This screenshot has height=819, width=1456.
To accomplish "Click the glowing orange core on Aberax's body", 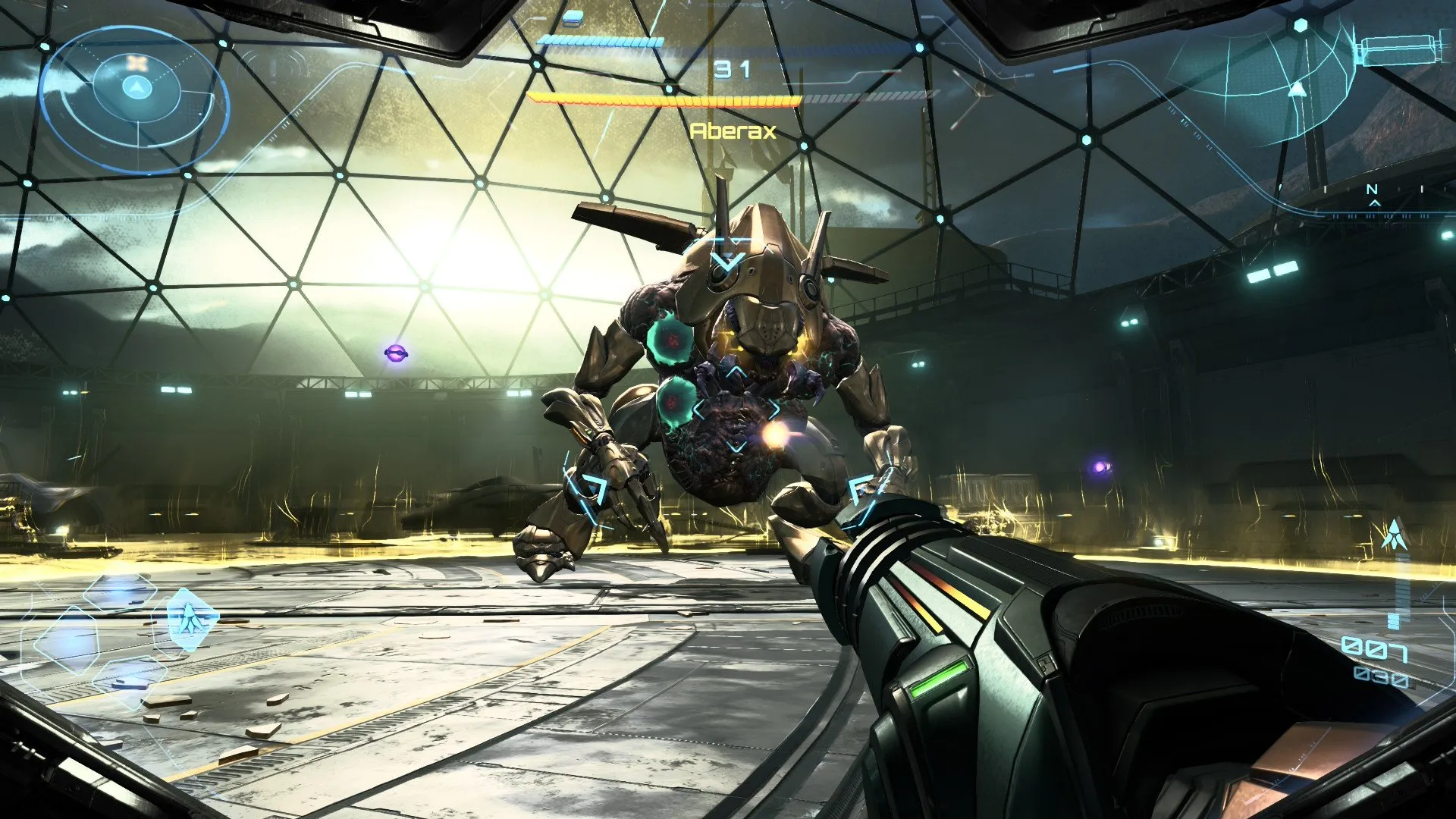I will point(775,432).
